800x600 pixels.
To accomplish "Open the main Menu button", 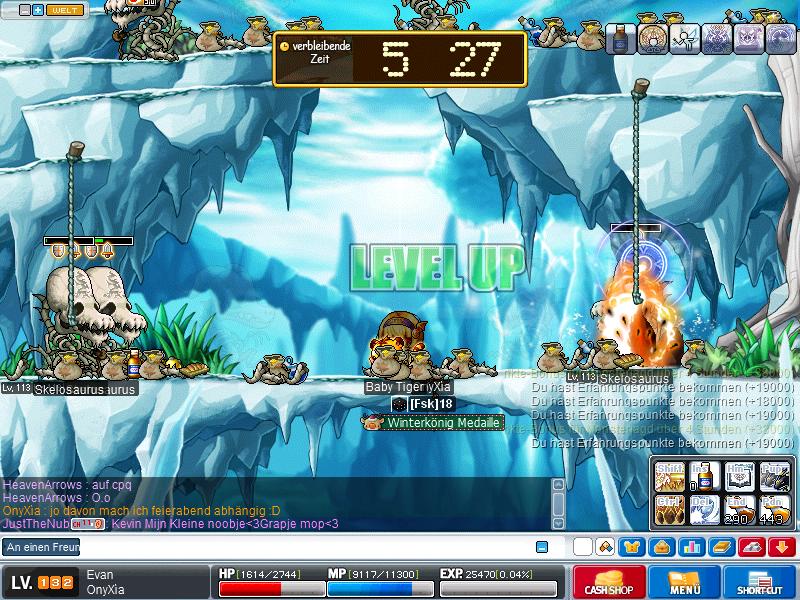I will click(685, 582).
